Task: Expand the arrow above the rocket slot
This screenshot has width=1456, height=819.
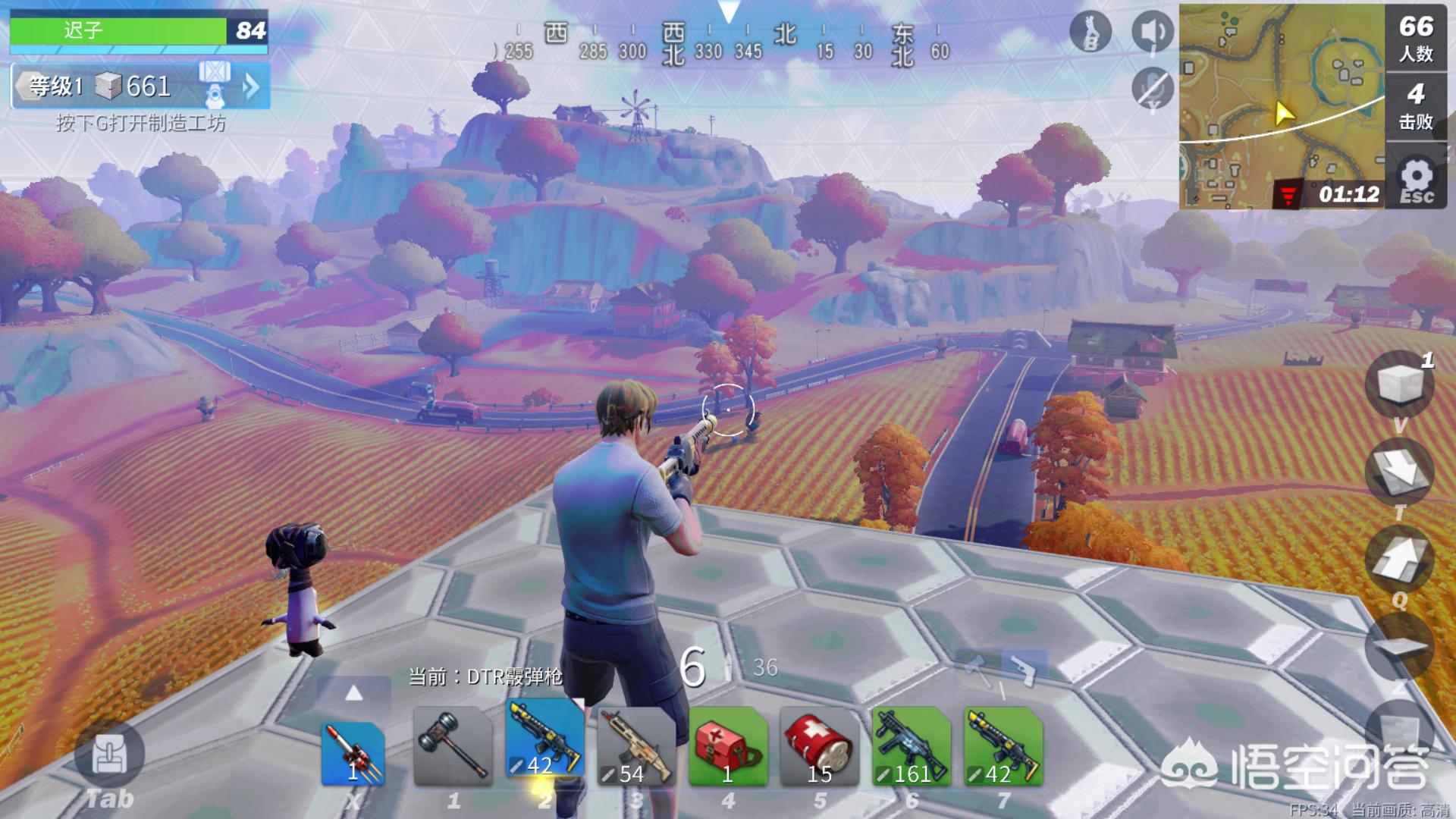Action: (353, 693)
